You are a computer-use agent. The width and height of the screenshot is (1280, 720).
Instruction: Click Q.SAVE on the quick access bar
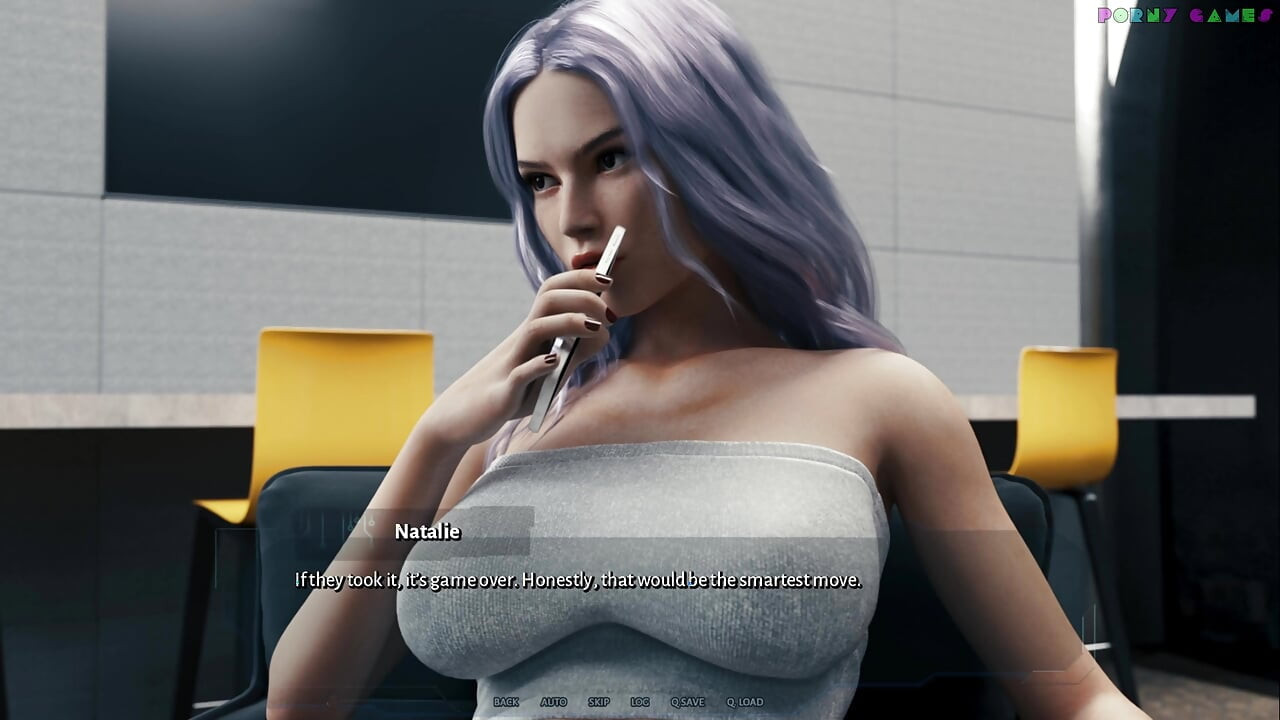click(688, 702)
